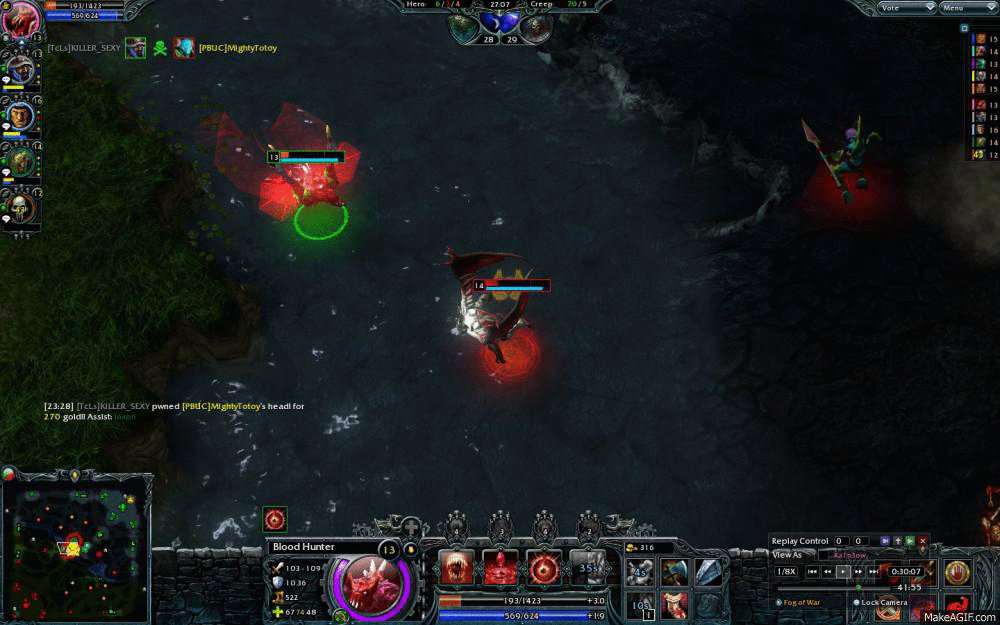Activate the fanged mouth ability
The width and height of the screenshot is (1000, 625).
pyautogui.click(x=457, y=567)
